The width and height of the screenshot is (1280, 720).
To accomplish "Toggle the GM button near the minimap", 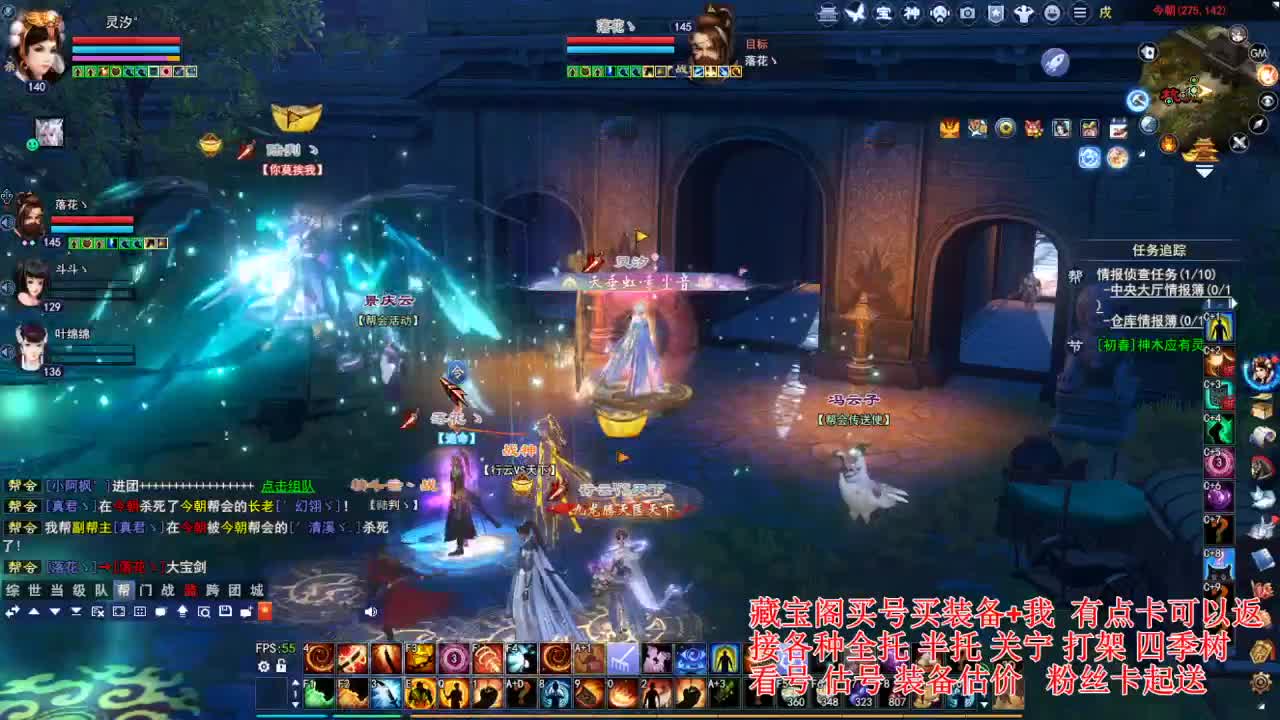I will 1258,52.
